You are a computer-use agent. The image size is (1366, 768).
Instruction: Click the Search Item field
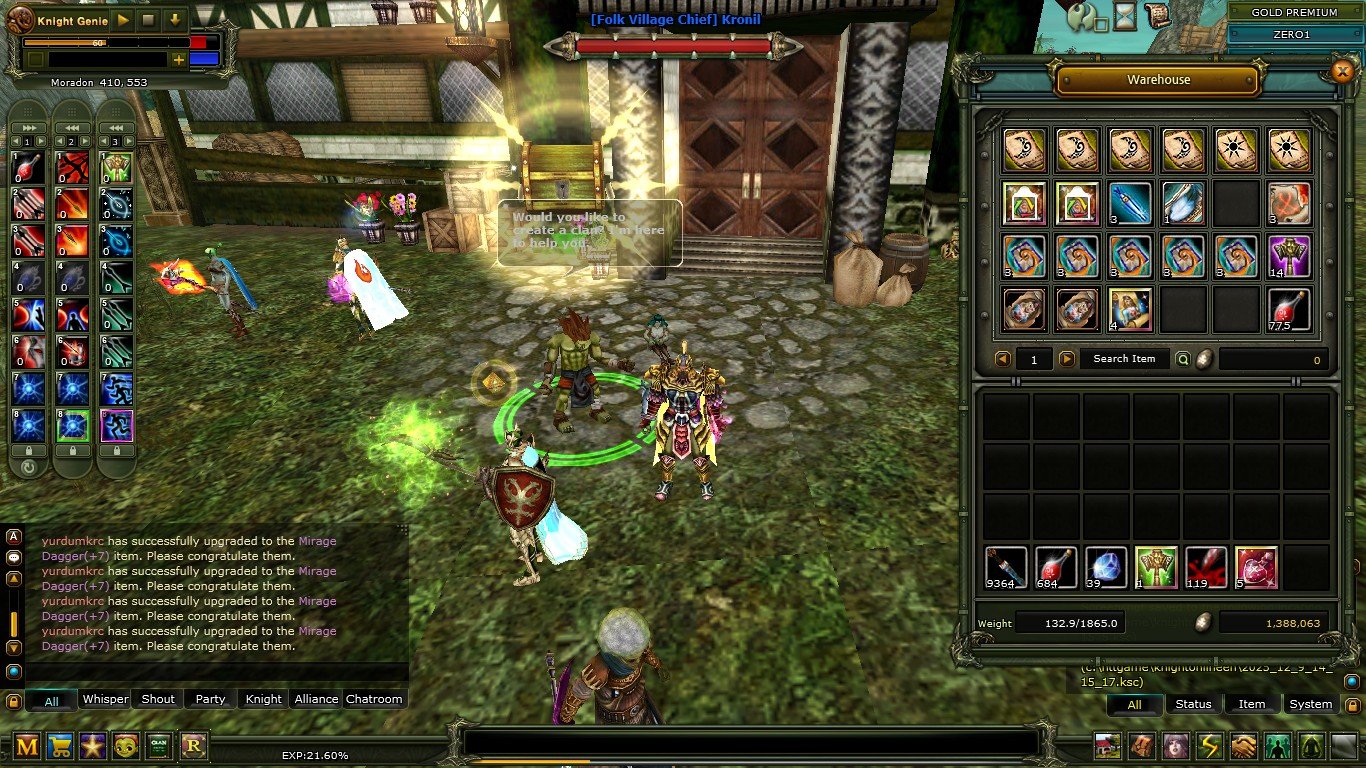click(1123, 359)
